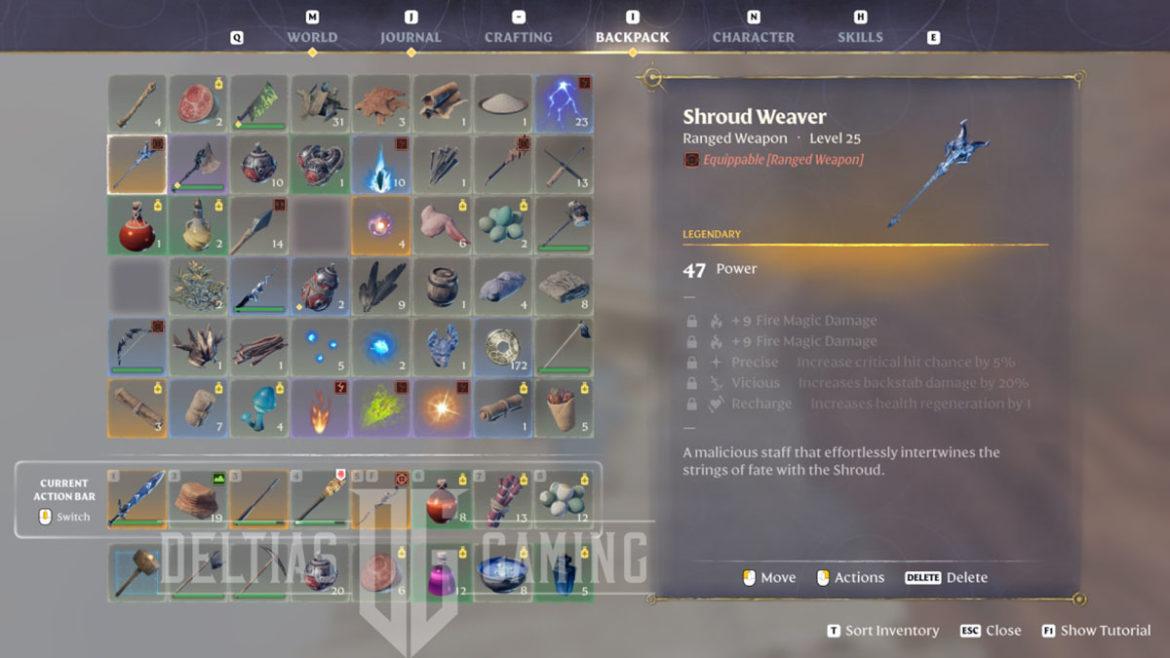Show the Skills tab
Viewport: 1170px width, 658px height.
[x=860, y=37]
